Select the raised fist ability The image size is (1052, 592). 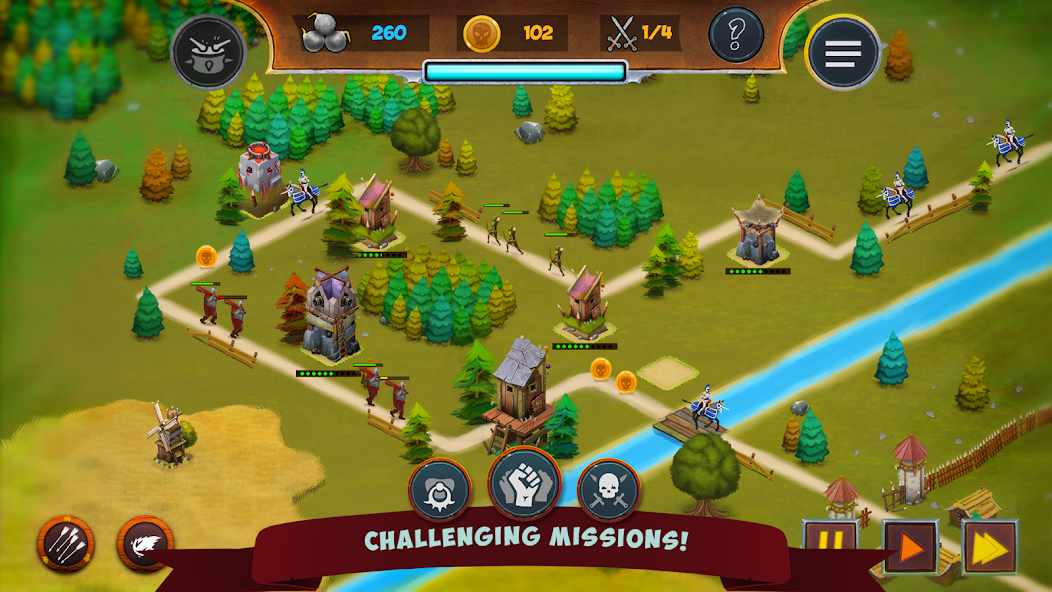(x=524, y=482)
